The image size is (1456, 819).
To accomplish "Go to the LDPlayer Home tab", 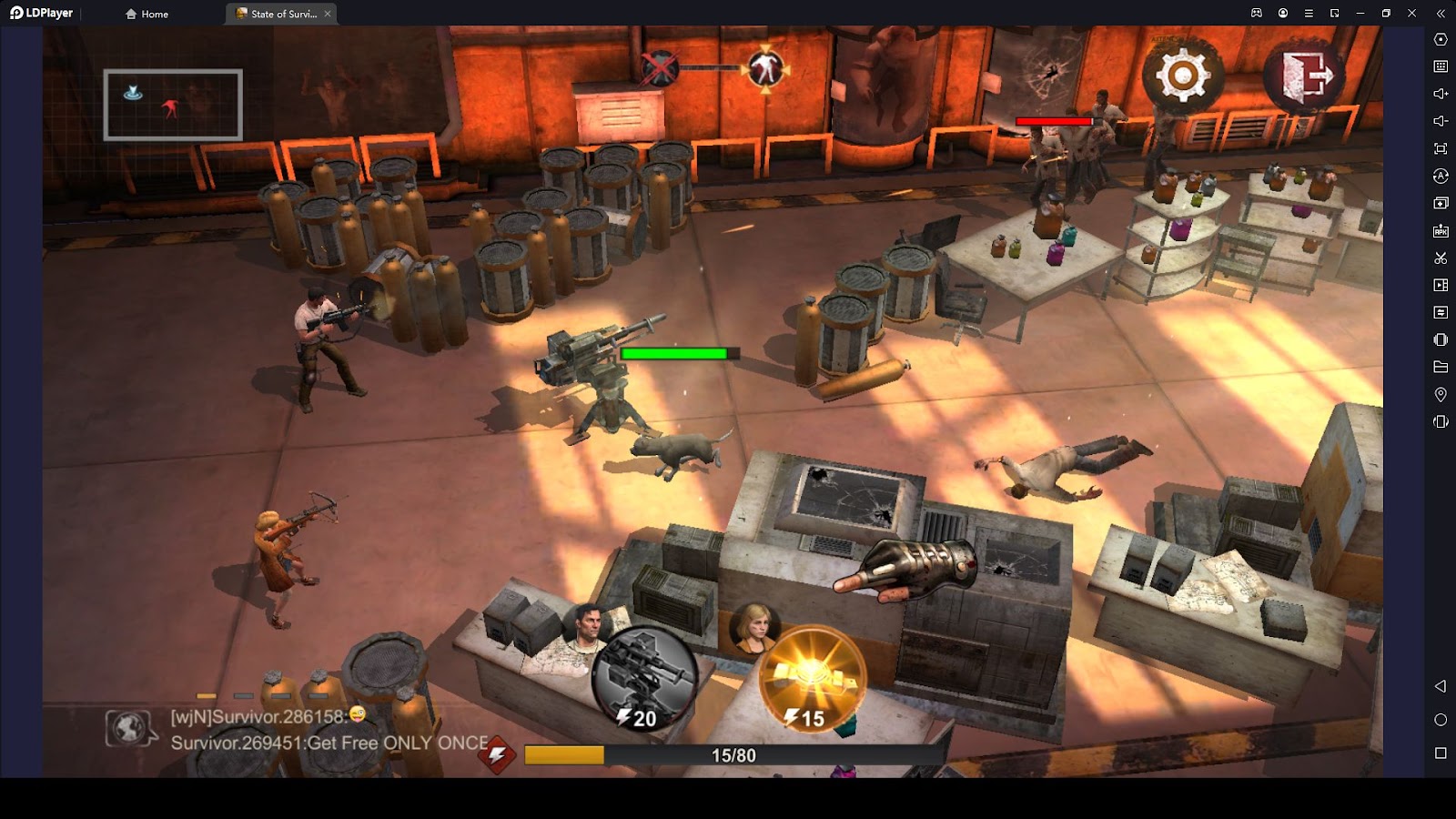I will tap(147, 14).
